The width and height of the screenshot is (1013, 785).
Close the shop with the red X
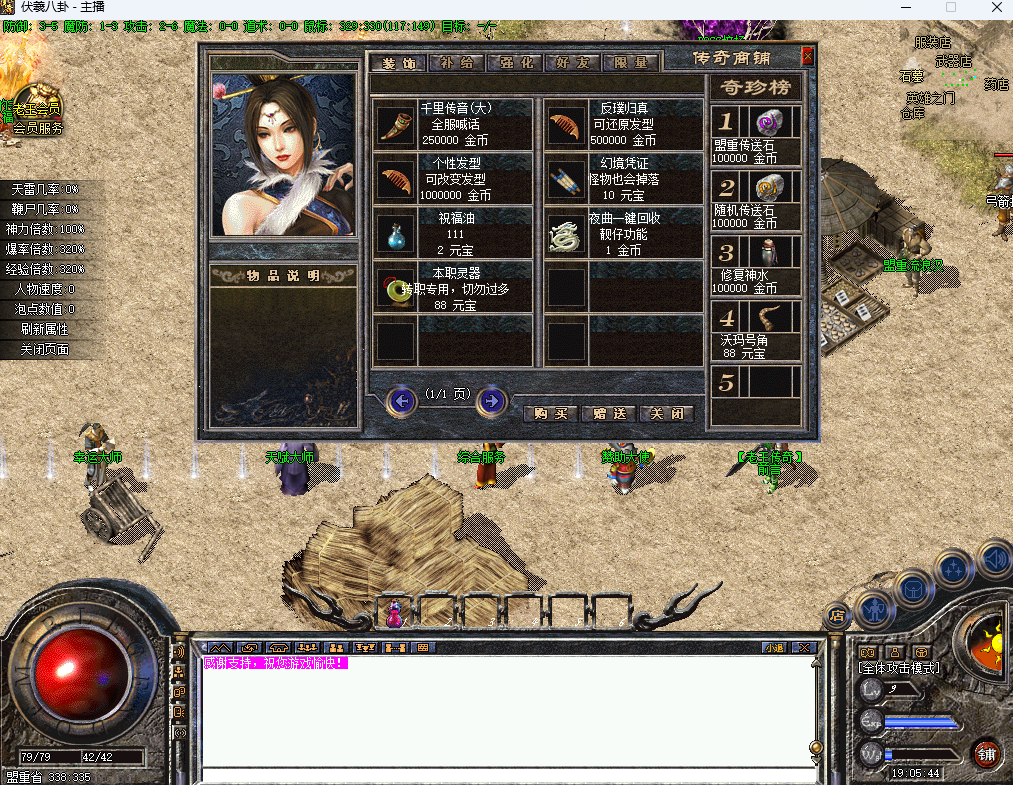point(808,56)
